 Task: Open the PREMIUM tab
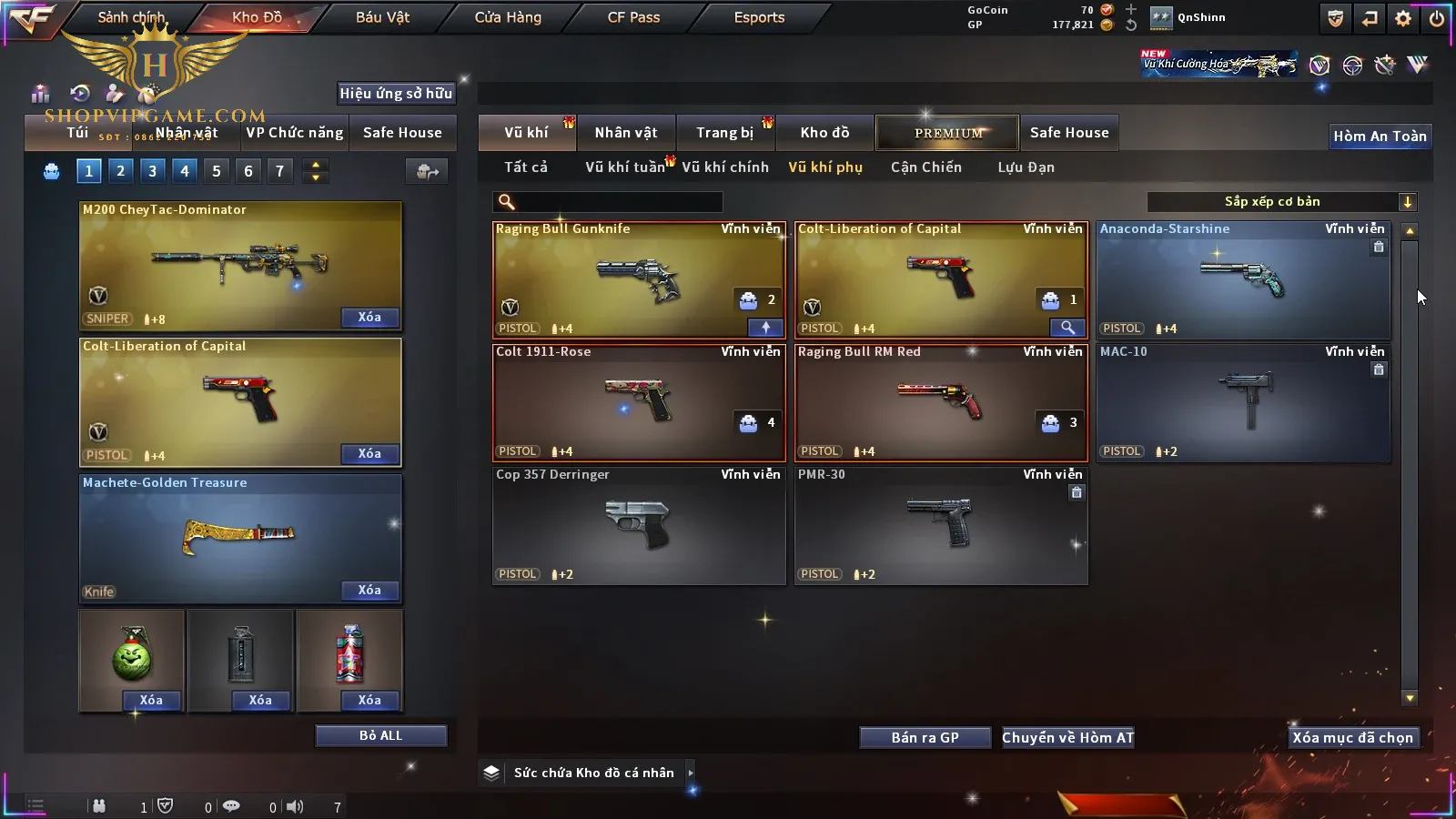point(948,133)
